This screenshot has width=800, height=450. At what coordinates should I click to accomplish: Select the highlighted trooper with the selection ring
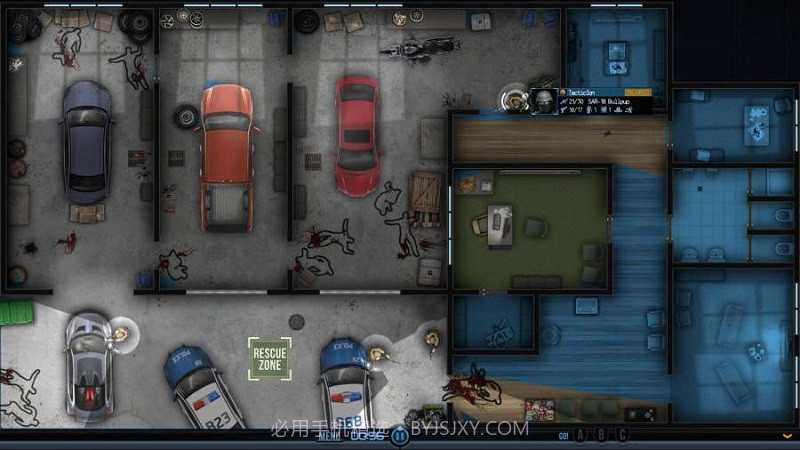point(512,98)
